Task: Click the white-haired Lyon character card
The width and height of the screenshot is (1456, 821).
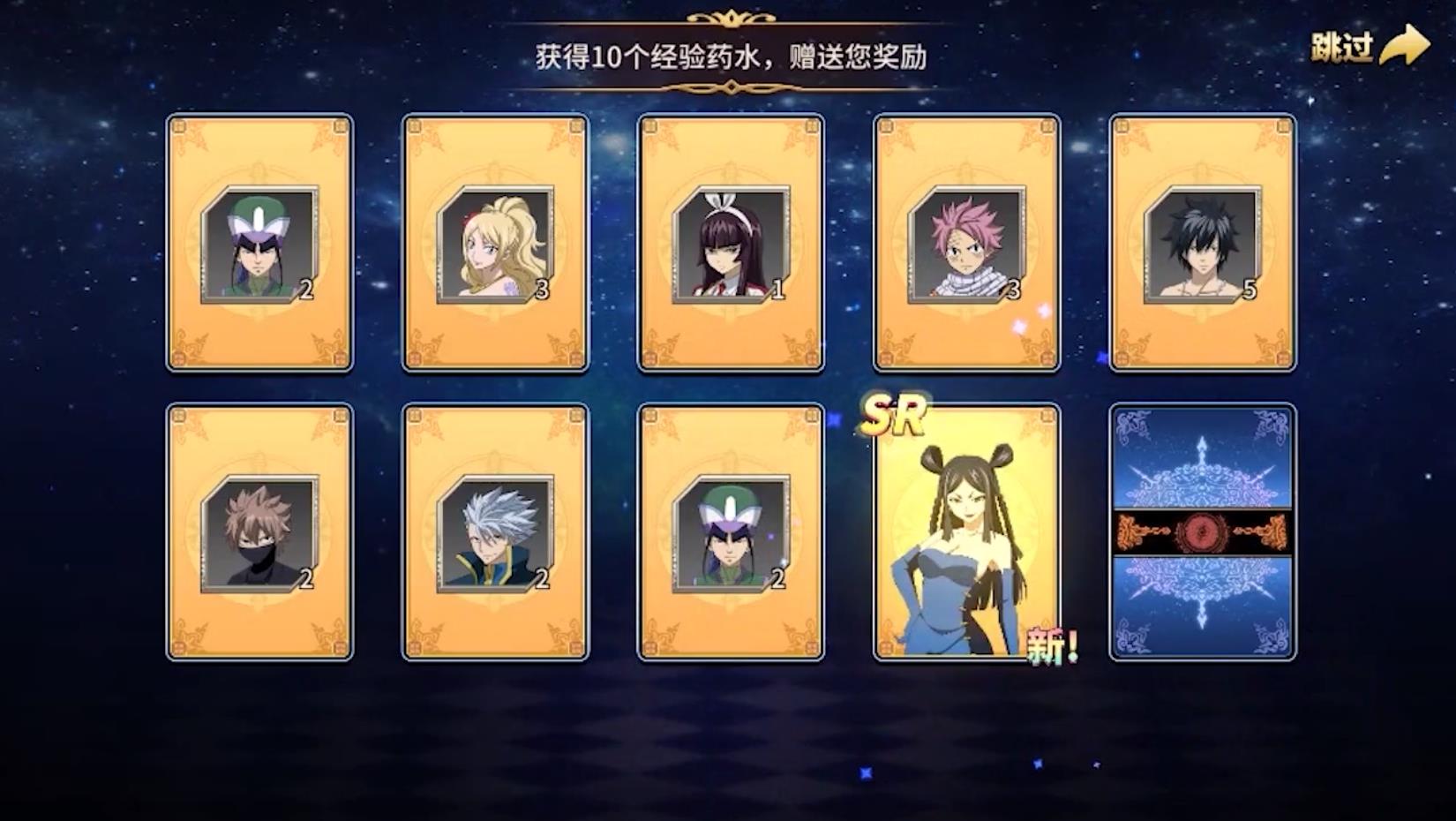Action: (x=493, y=530)
